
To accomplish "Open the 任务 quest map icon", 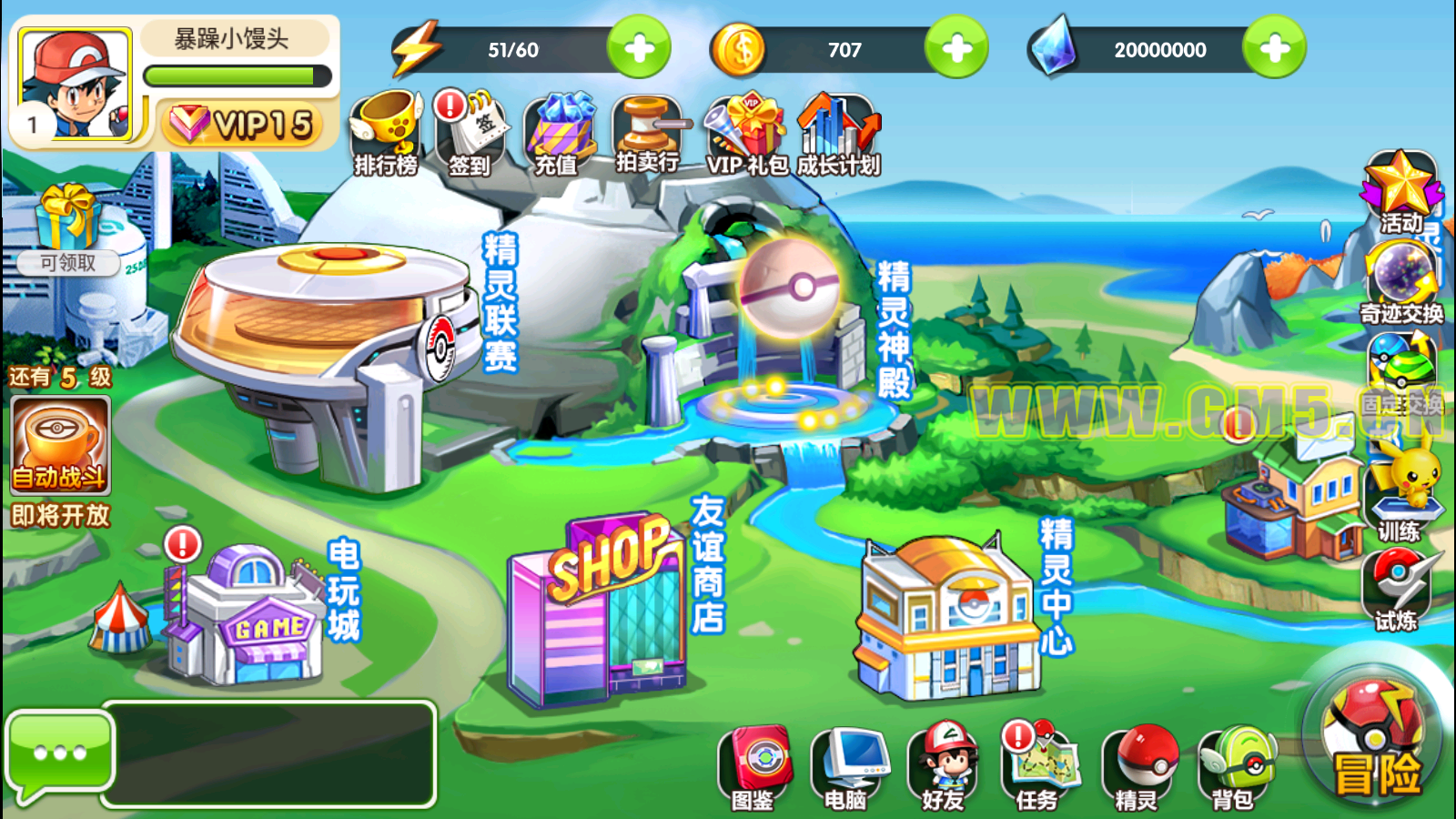I will (1040, 766).
